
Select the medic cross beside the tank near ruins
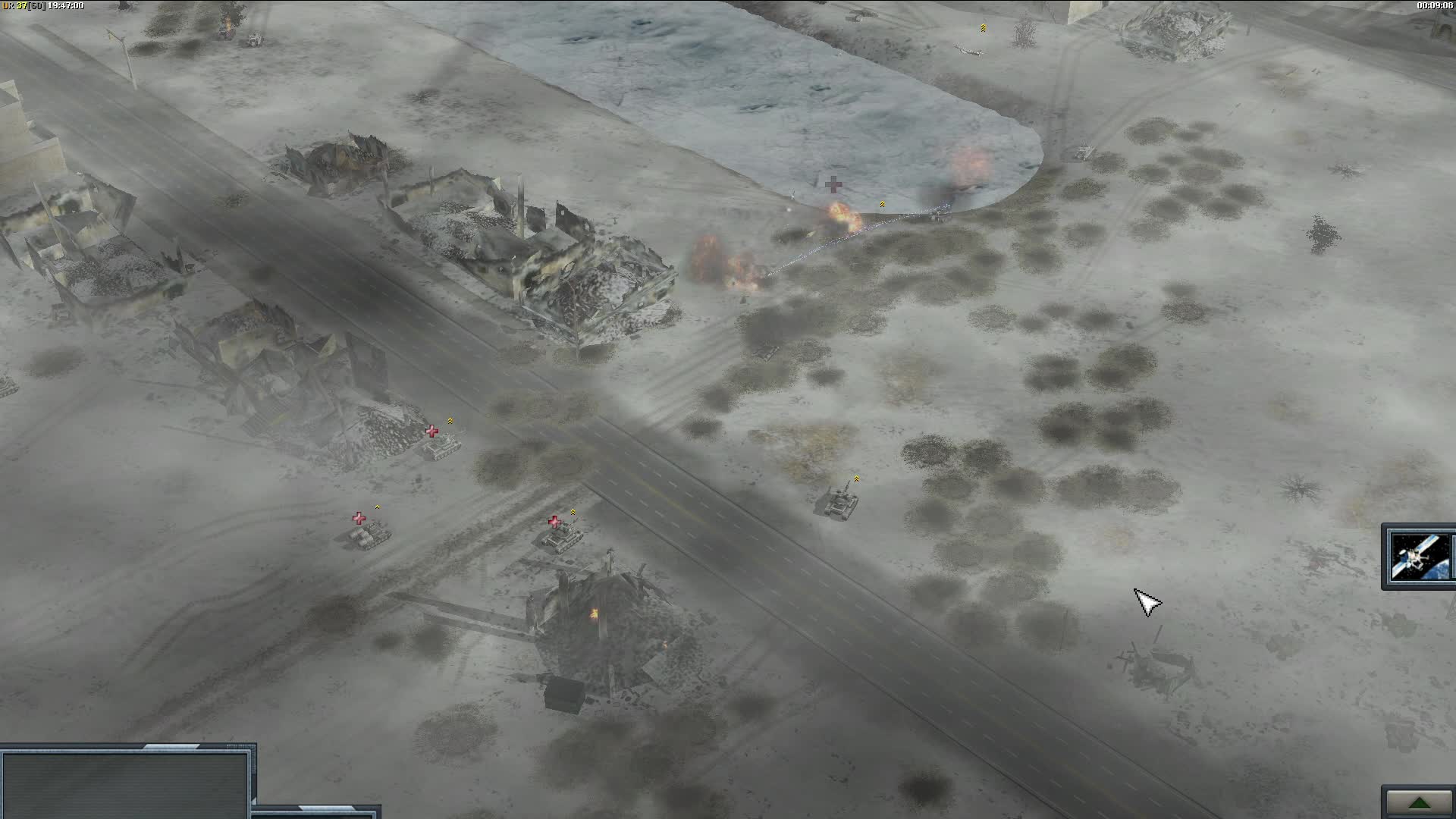432,431
